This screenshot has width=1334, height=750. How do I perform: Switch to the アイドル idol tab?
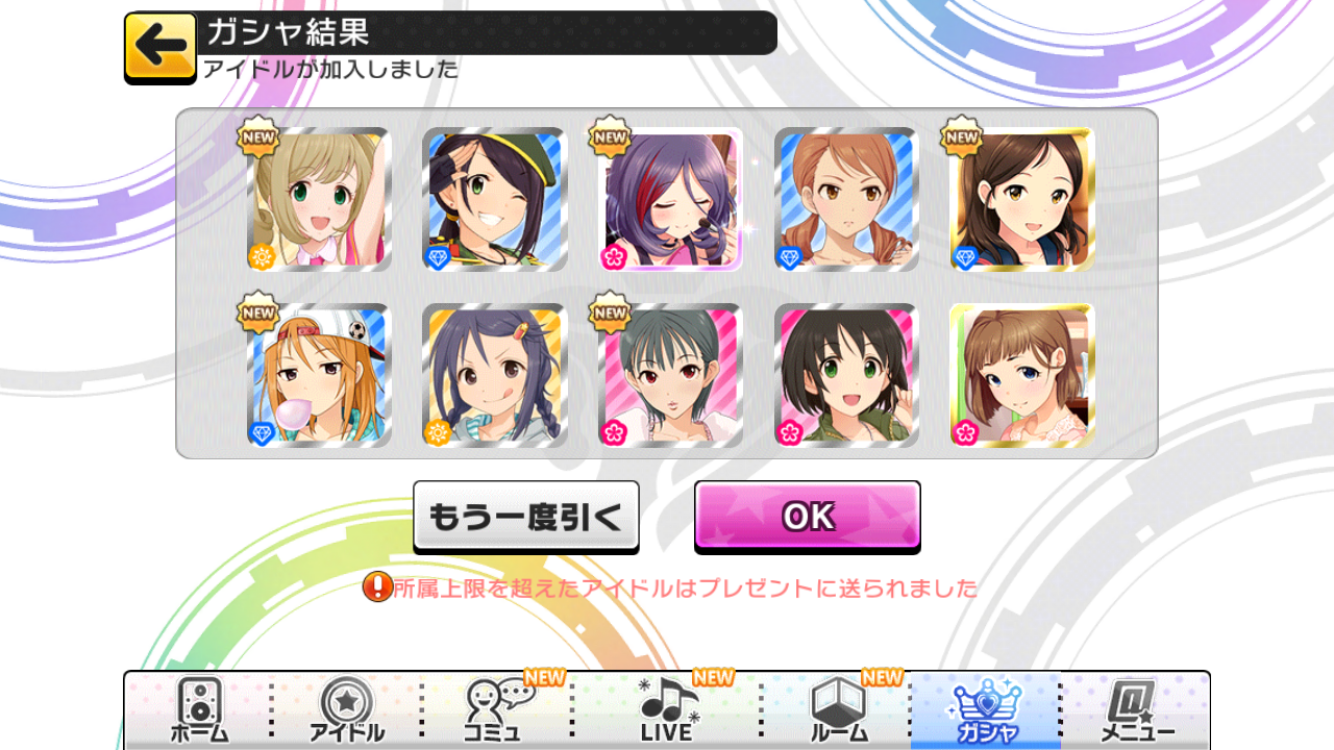[x=346, y=710]
